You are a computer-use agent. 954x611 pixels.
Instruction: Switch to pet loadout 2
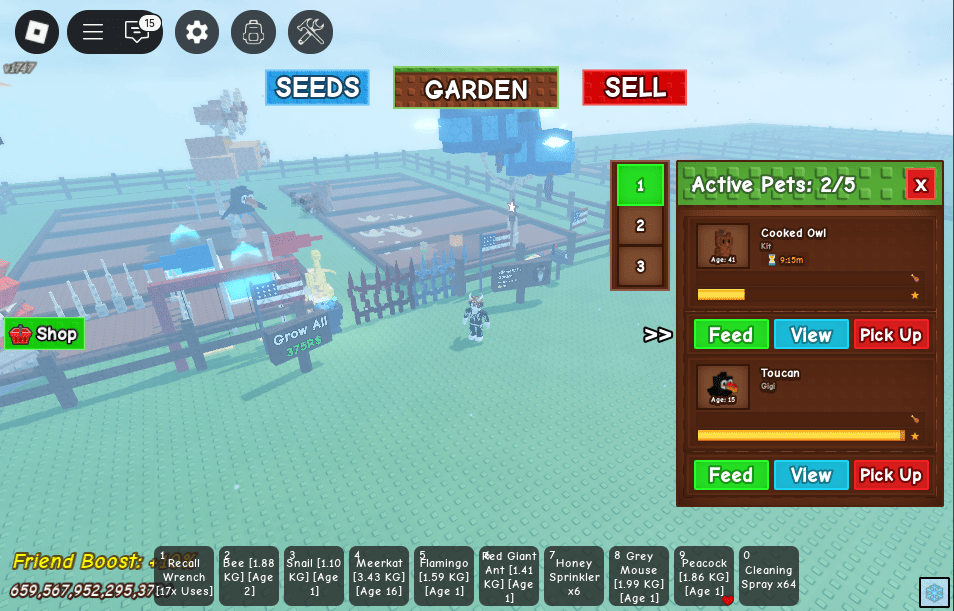tap(640, 226)
